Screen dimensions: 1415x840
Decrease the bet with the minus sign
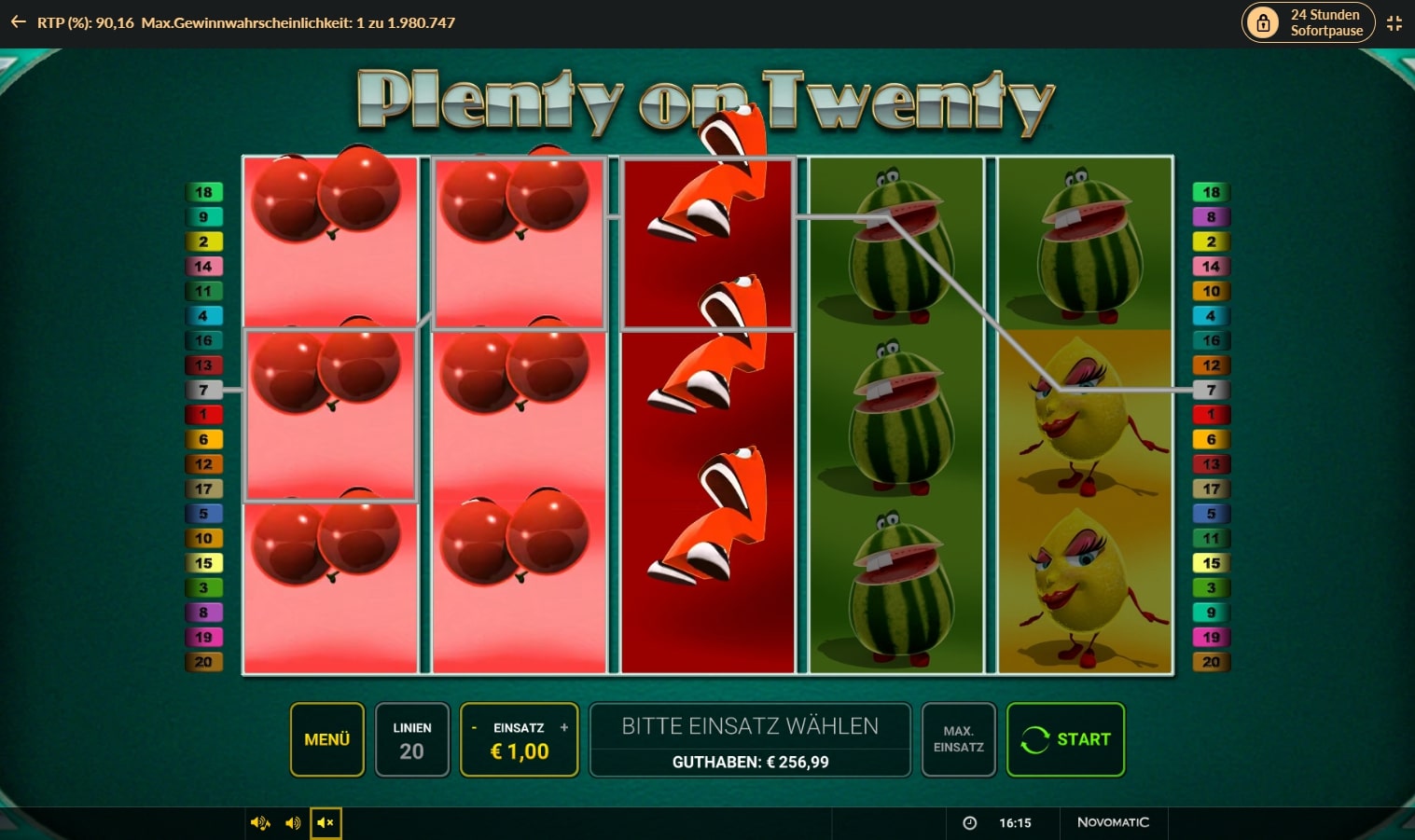(476, 728)
